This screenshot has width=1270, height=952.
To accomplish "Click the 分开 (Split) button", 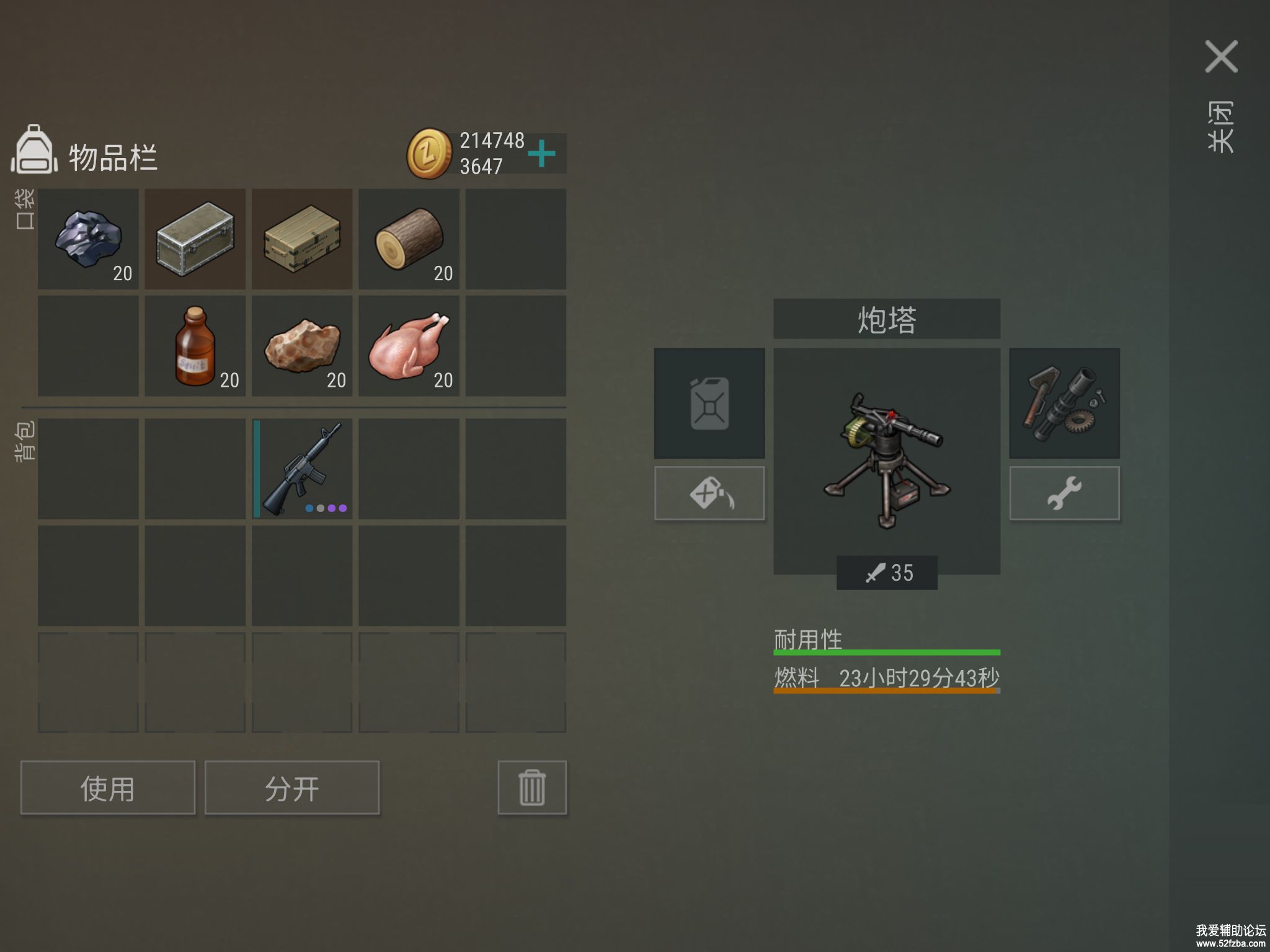I will click(x=292, y=788).
